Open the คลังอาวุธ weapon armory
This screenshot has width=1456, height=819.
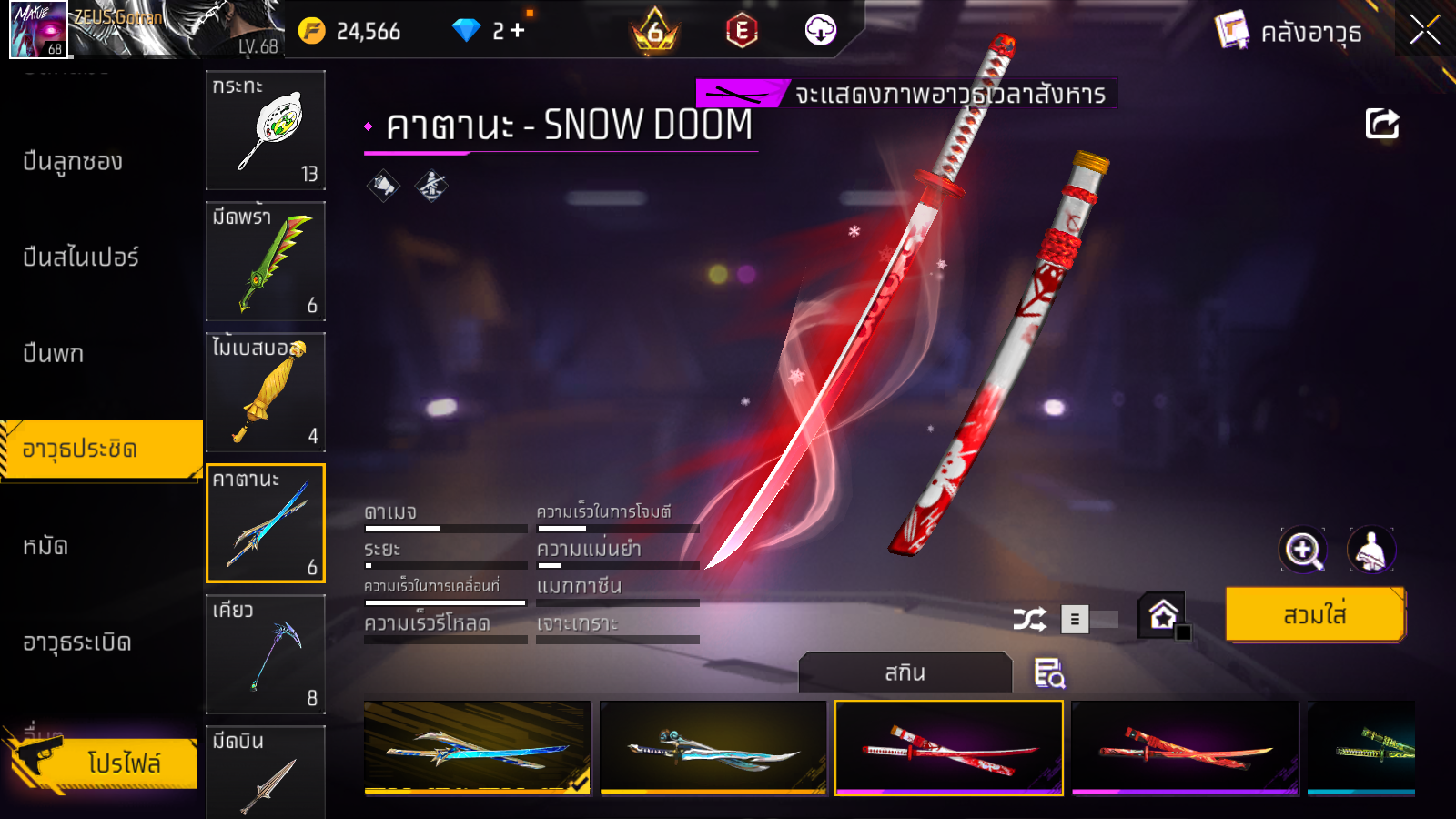coord(1289,32)
